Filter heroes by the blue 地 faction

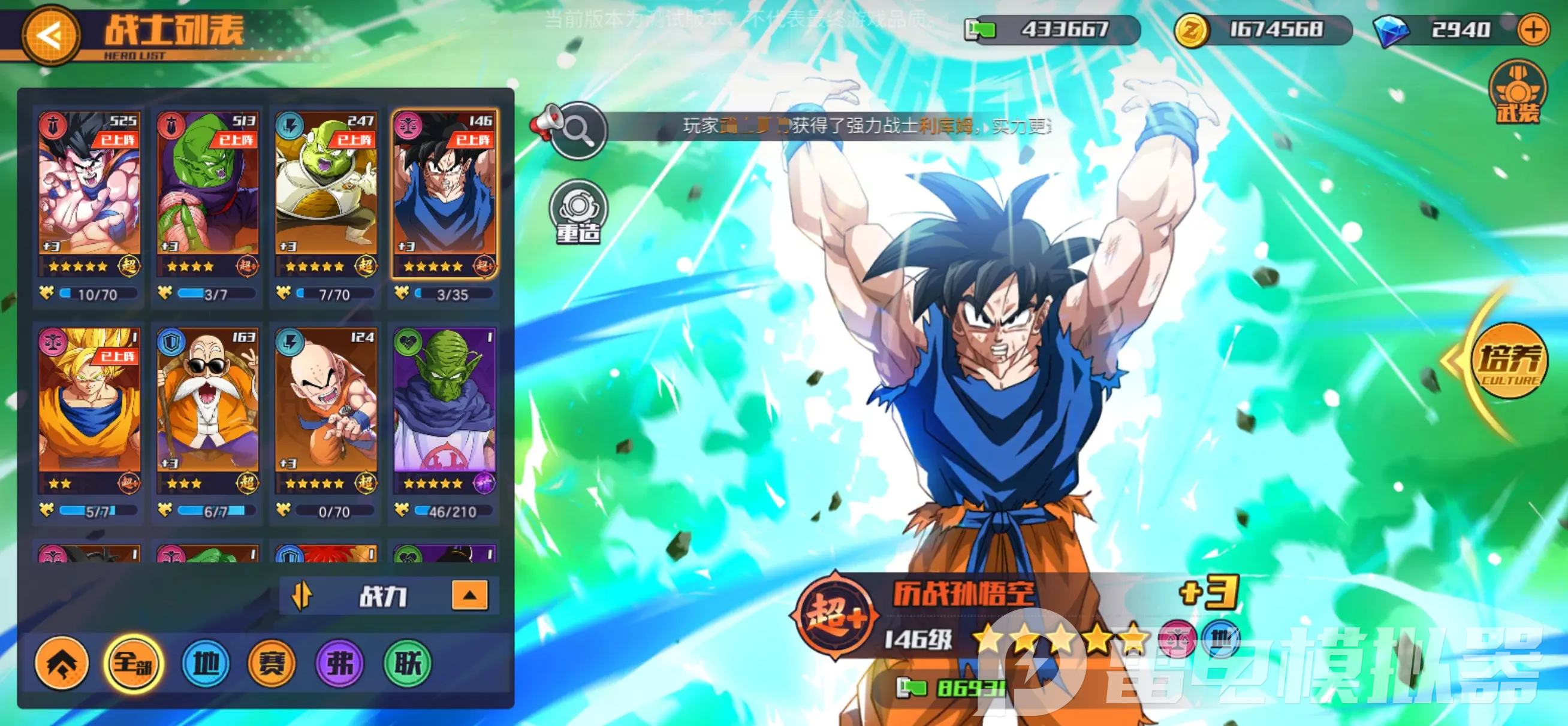206,663
